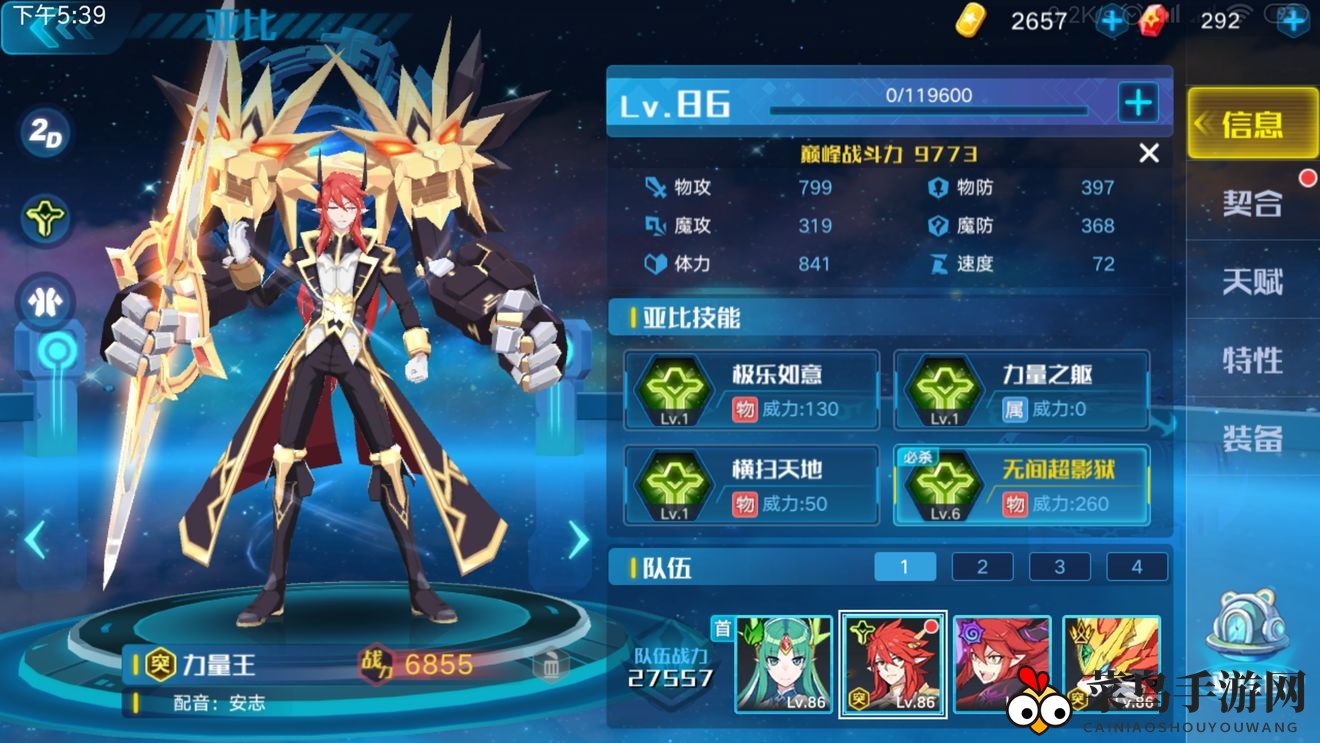This screenshot has width=1320, height=743.
Task: View the next character with right arrow
Action: (x=579, y=540)
